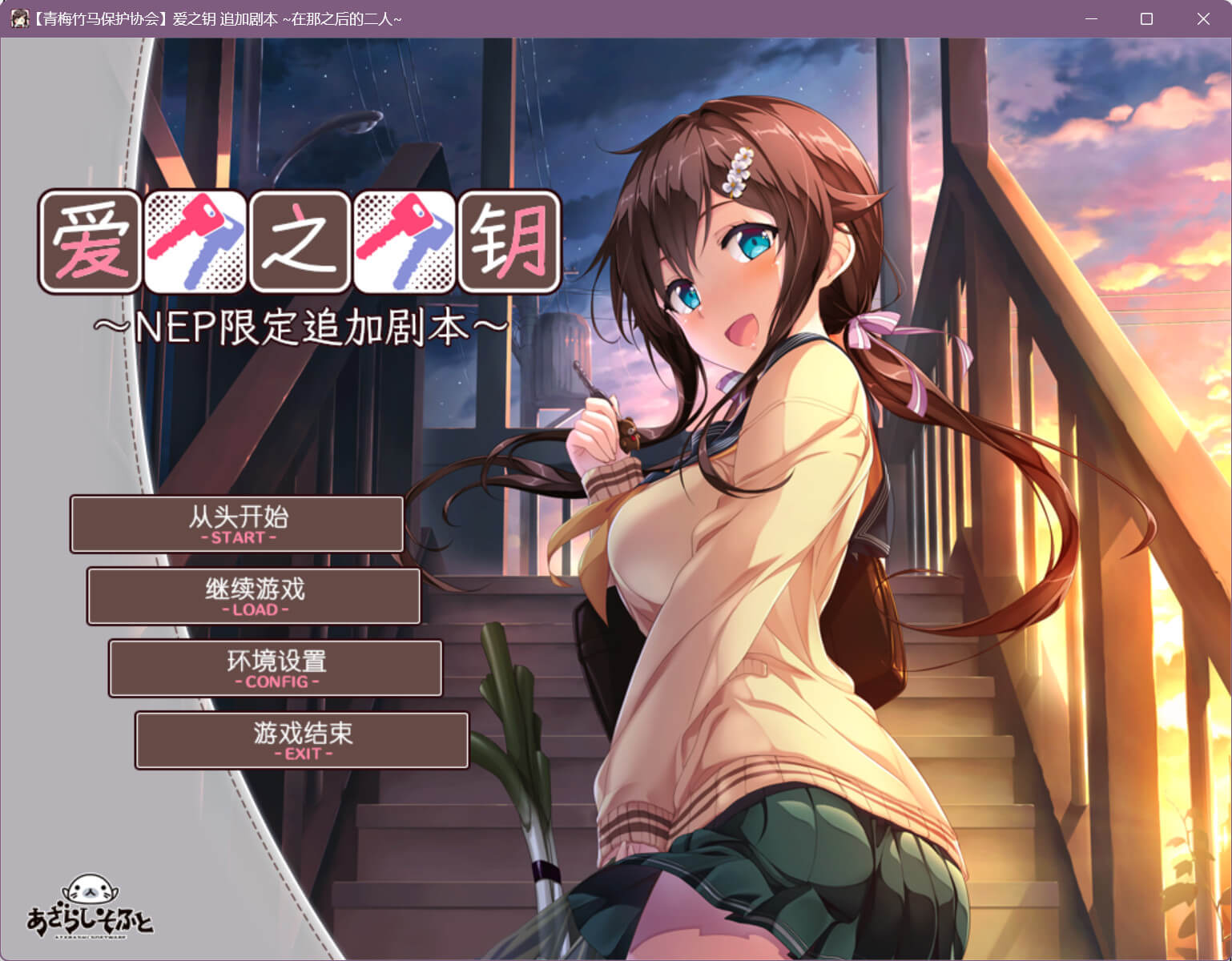
Task: Choose 游戏结束 EXIT to quit
Action: pos(302,741)
